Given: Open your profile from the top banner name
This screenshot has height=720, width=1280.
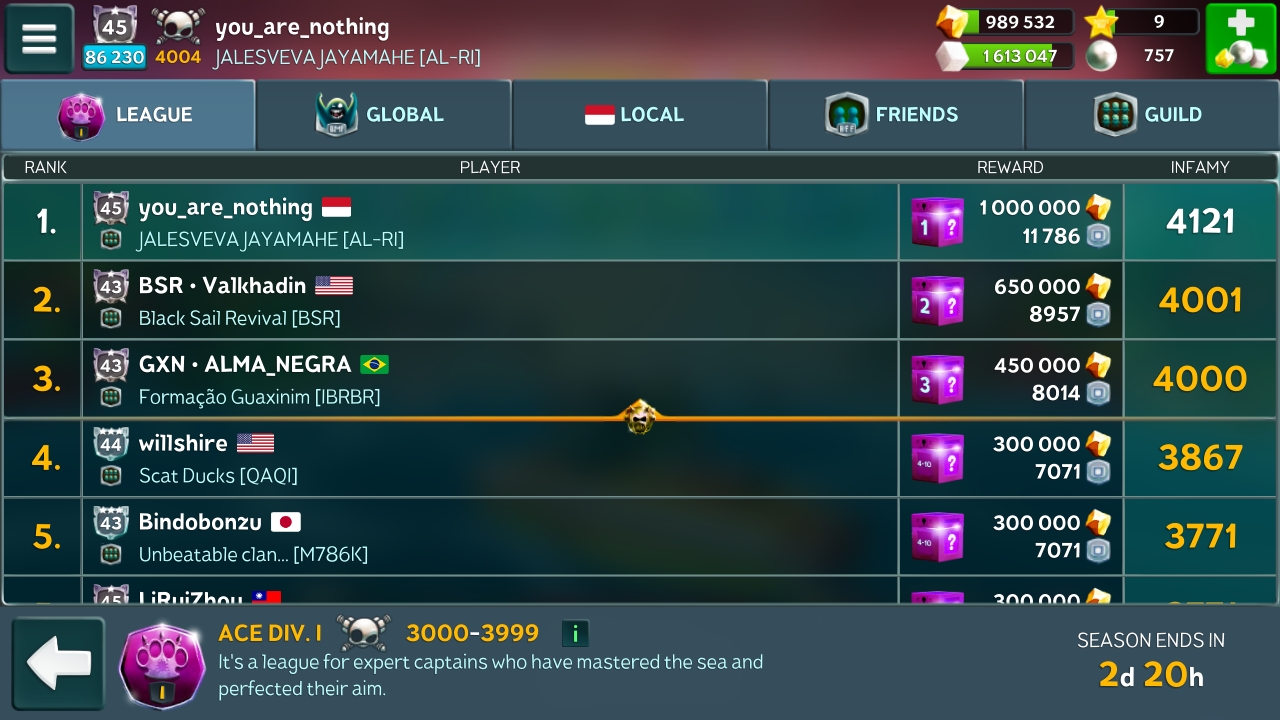Looking at the screenshot, I should coord(302,27).
